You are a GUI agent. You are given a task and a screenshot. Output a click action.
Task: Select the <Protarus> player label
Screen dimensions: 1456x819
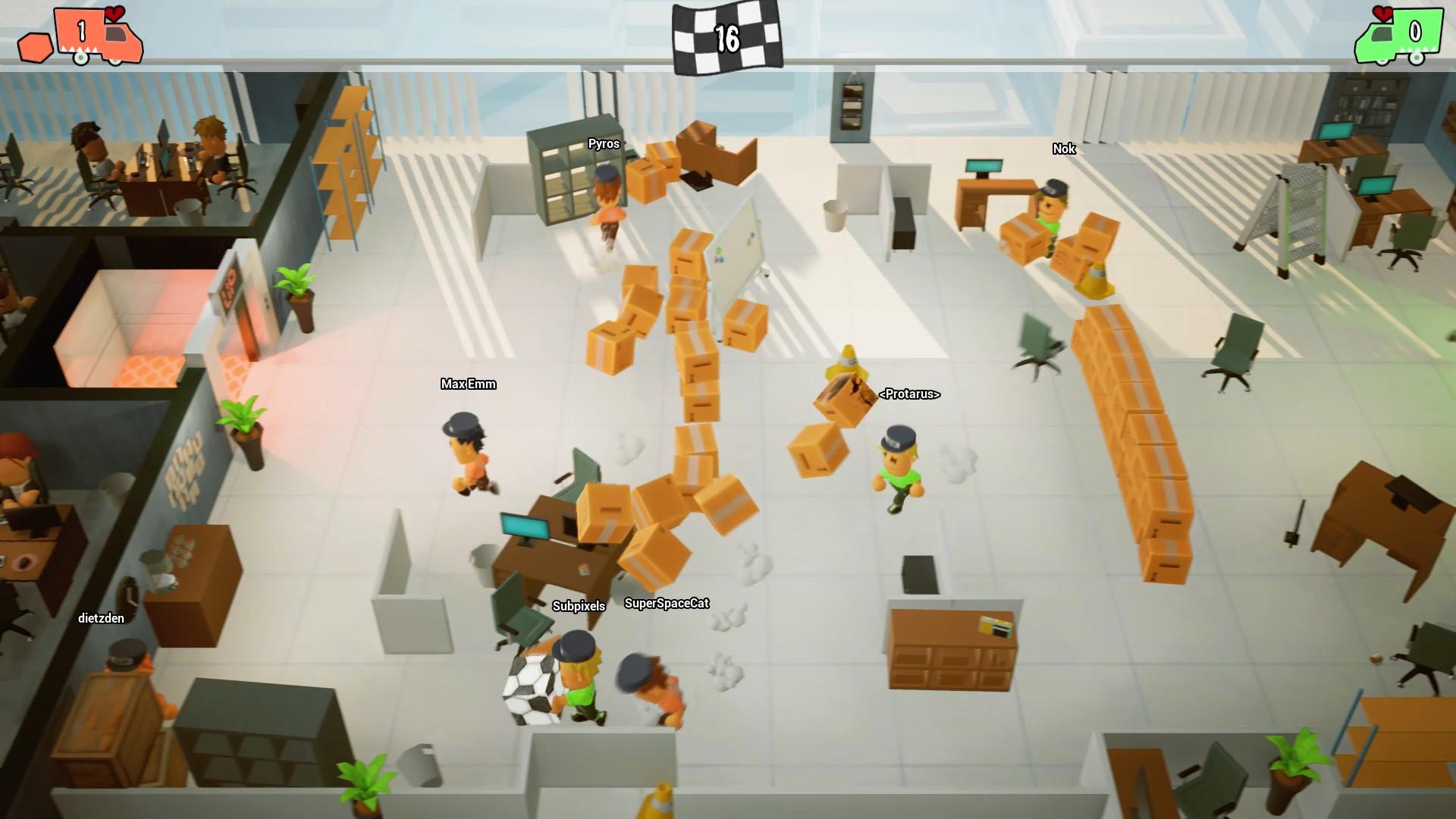(910, 395)
